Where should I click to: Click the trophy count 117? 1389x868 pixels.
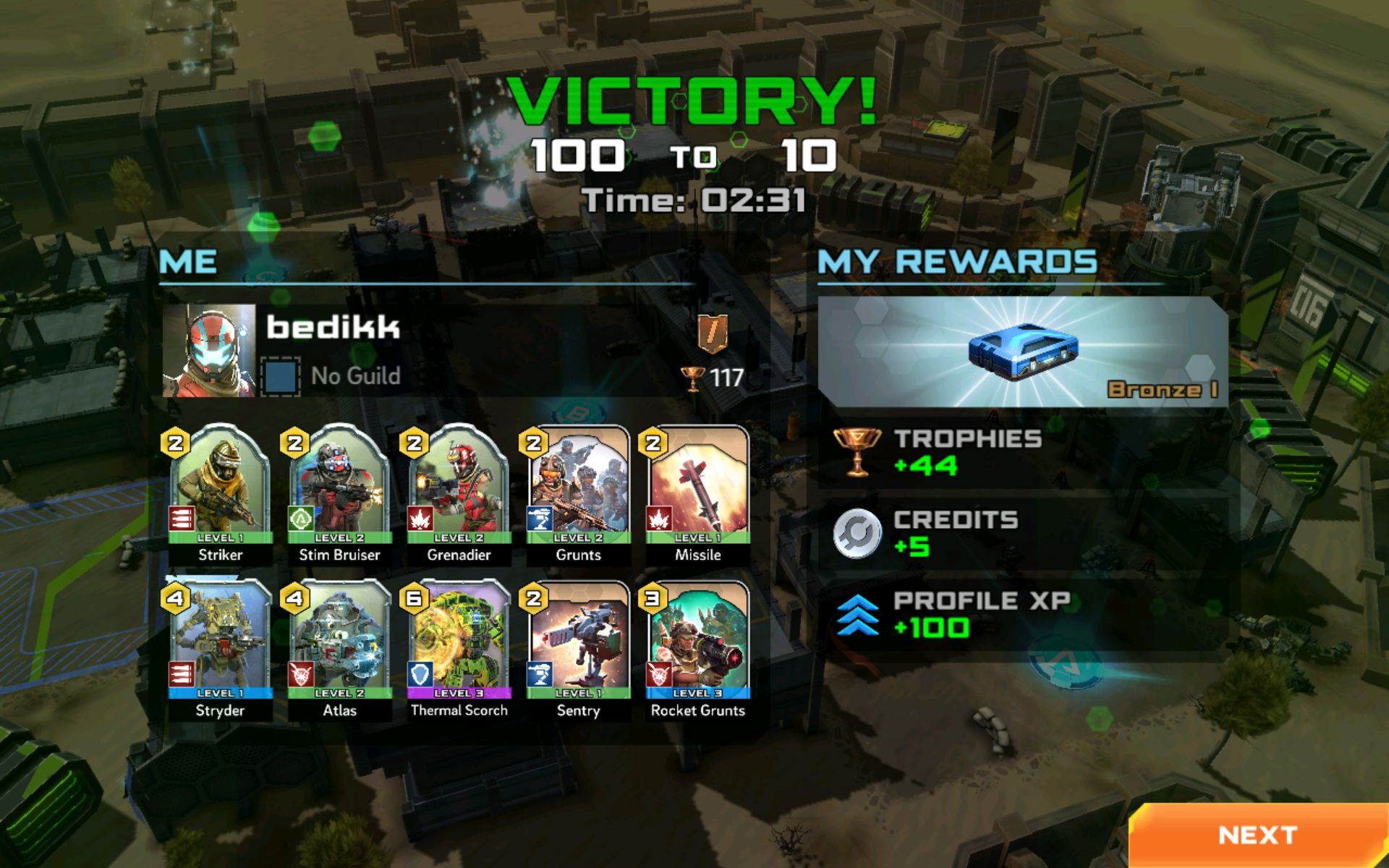[716, 376]
